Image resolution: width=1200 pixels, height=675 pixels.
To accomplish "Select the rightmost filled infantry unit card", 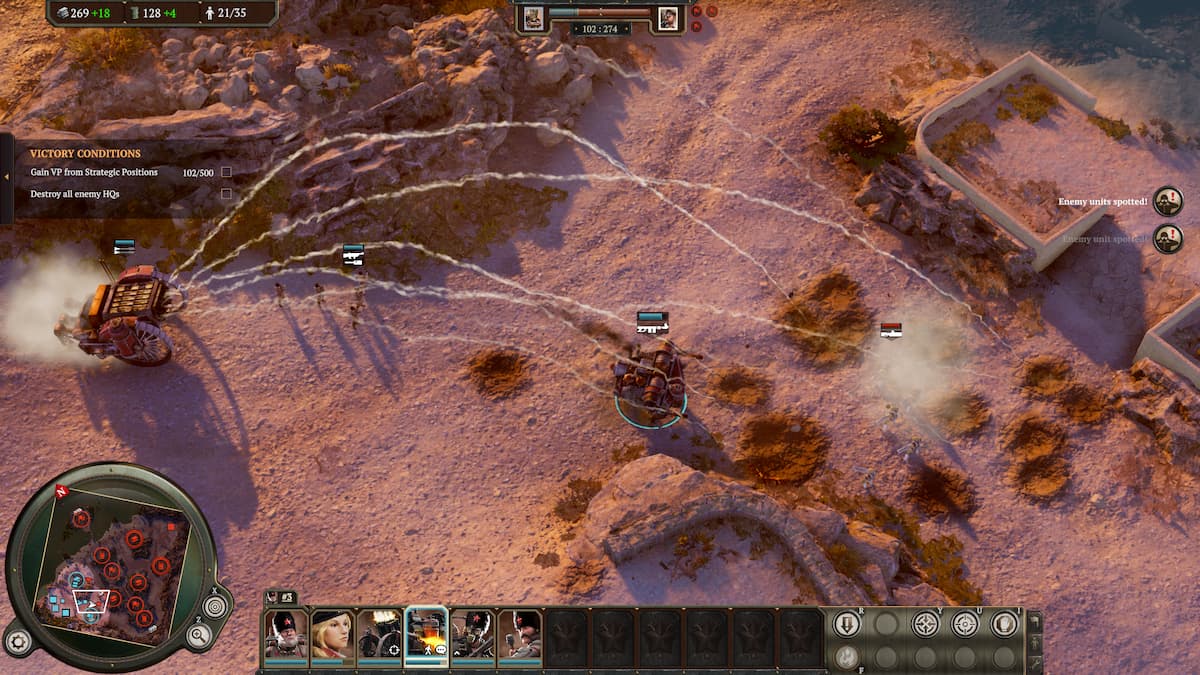I will click(x=520, y=634).
